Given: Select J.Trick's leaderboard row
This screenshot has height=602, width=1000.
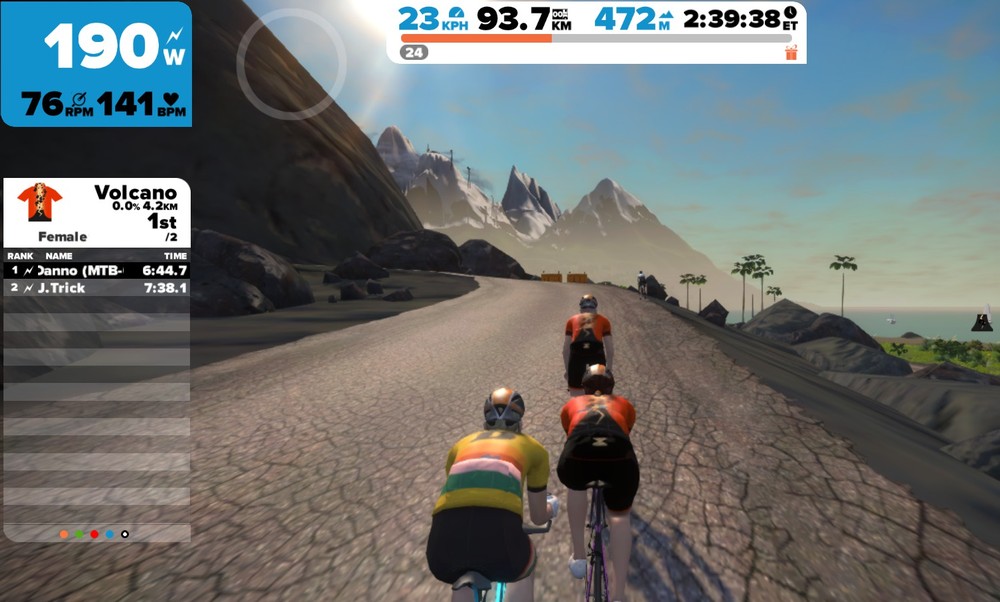Looking at the screenshot, I should coord(97,288).
